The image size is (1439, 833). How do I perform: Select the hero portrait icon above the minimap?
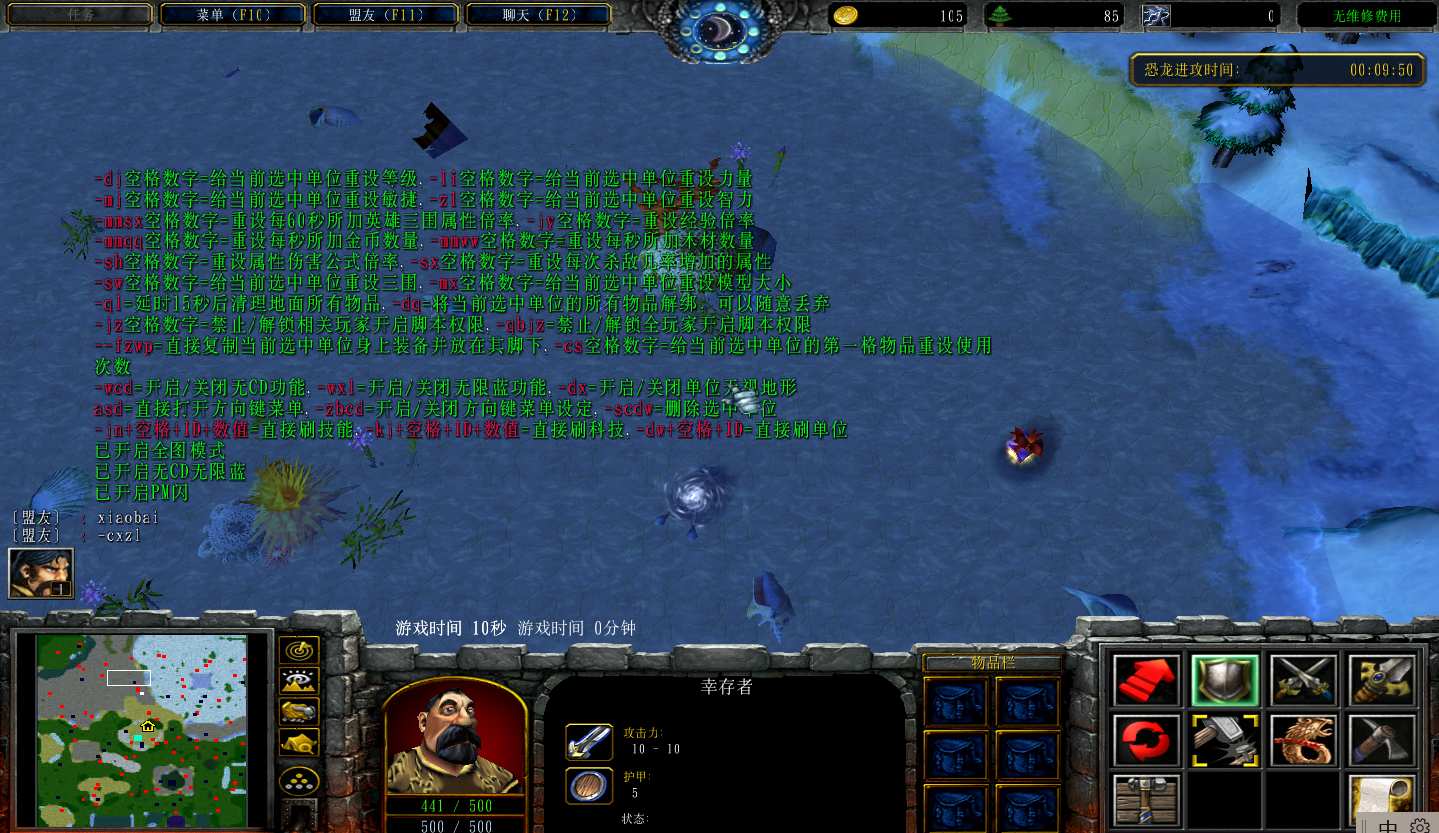[41, 574]
